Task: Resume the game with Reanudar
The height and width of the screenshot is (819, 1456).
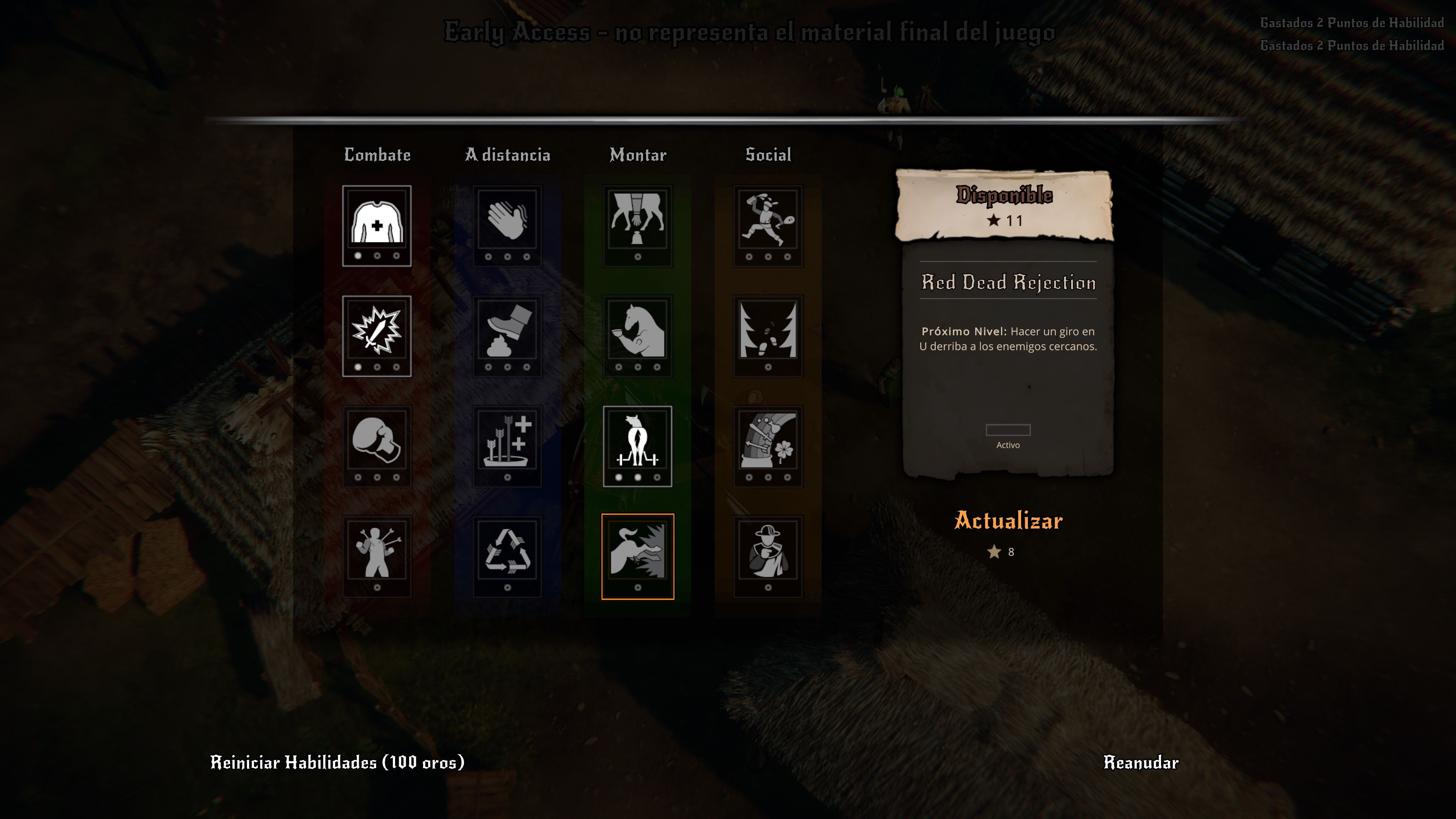Action: (x=1141, y=763)
